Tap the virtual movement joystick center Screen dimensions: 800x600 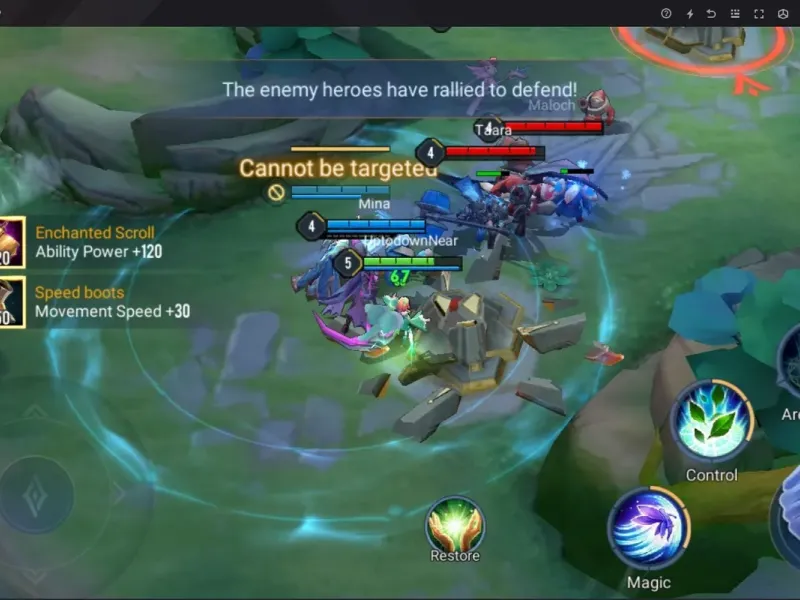tap(37, 494)
